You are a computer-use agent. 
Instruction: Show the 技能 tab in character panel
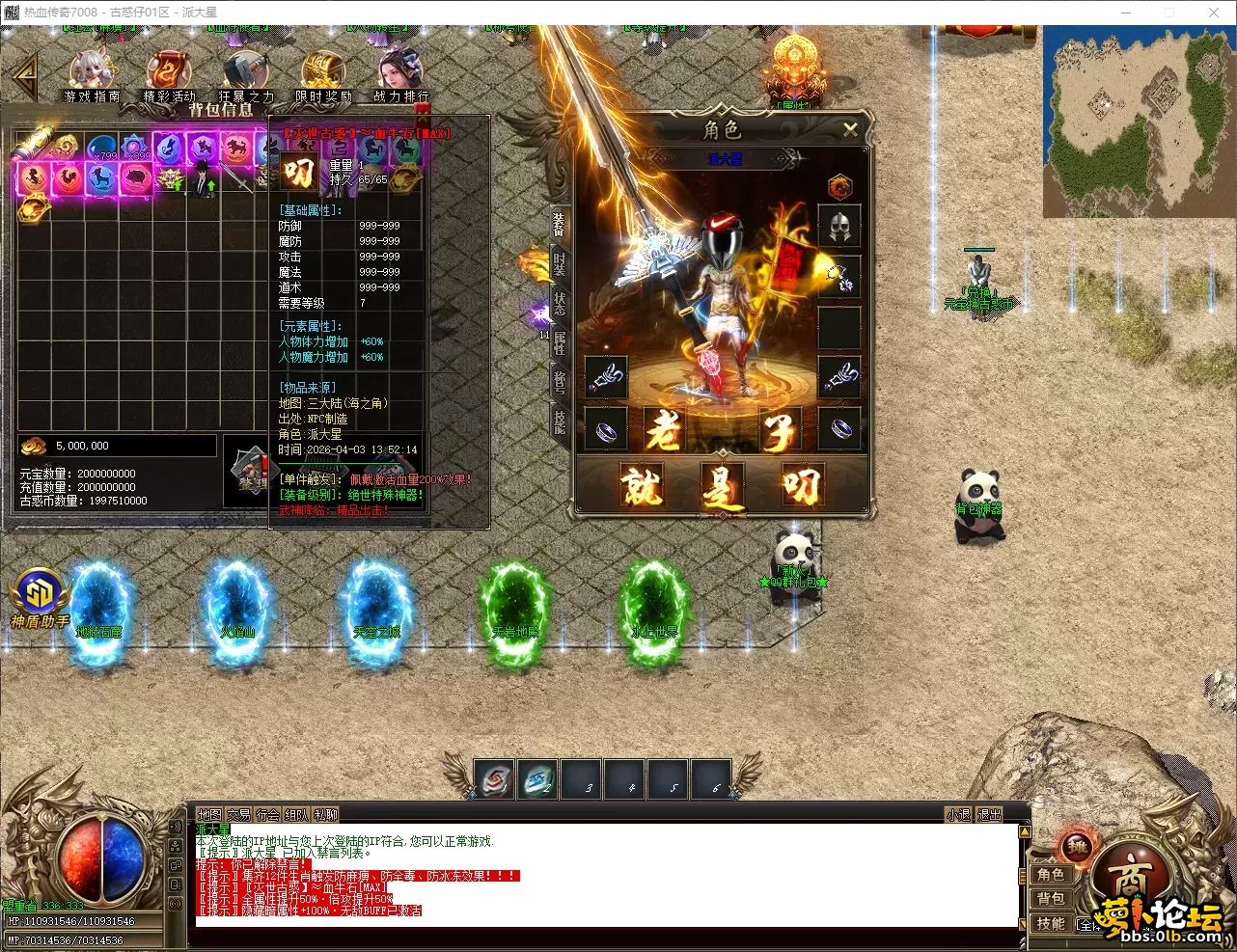tap(560, 420)
